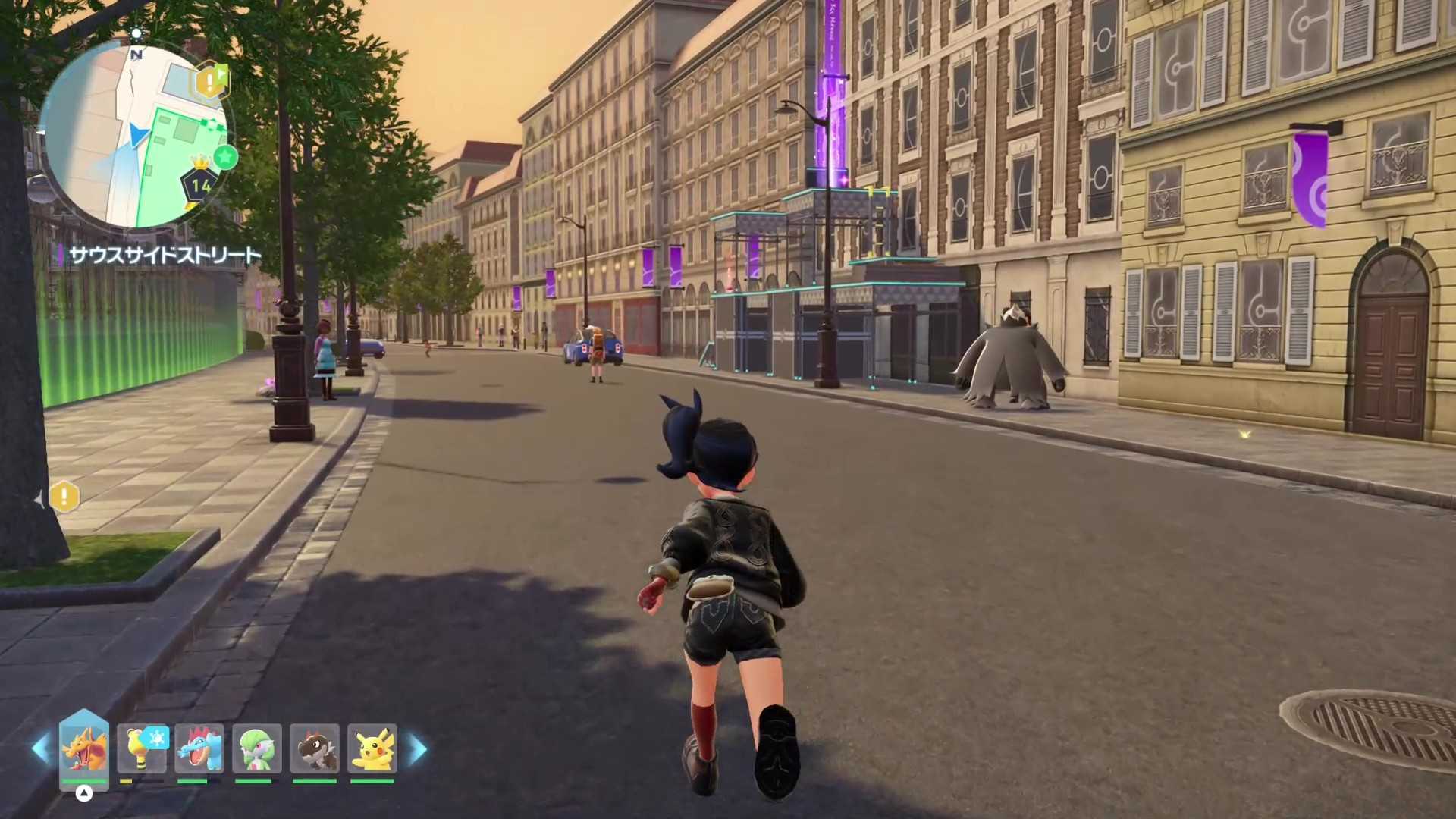Select the crowned number 14 zone marker
This screenshot has width=1456, height=819.
[200, 183]
